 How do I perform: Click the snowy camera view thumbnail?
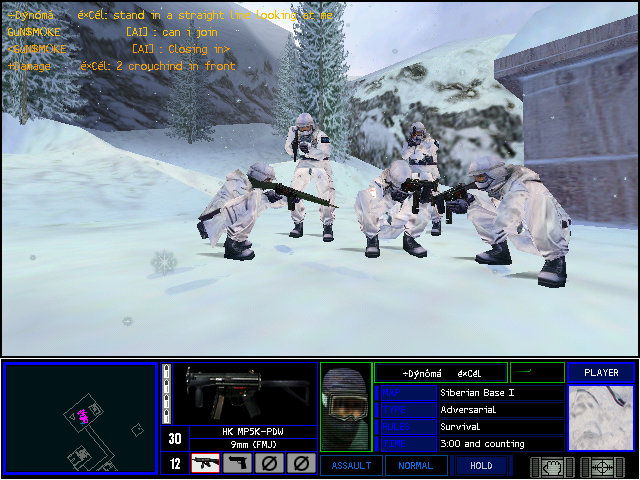pos(601,418)
